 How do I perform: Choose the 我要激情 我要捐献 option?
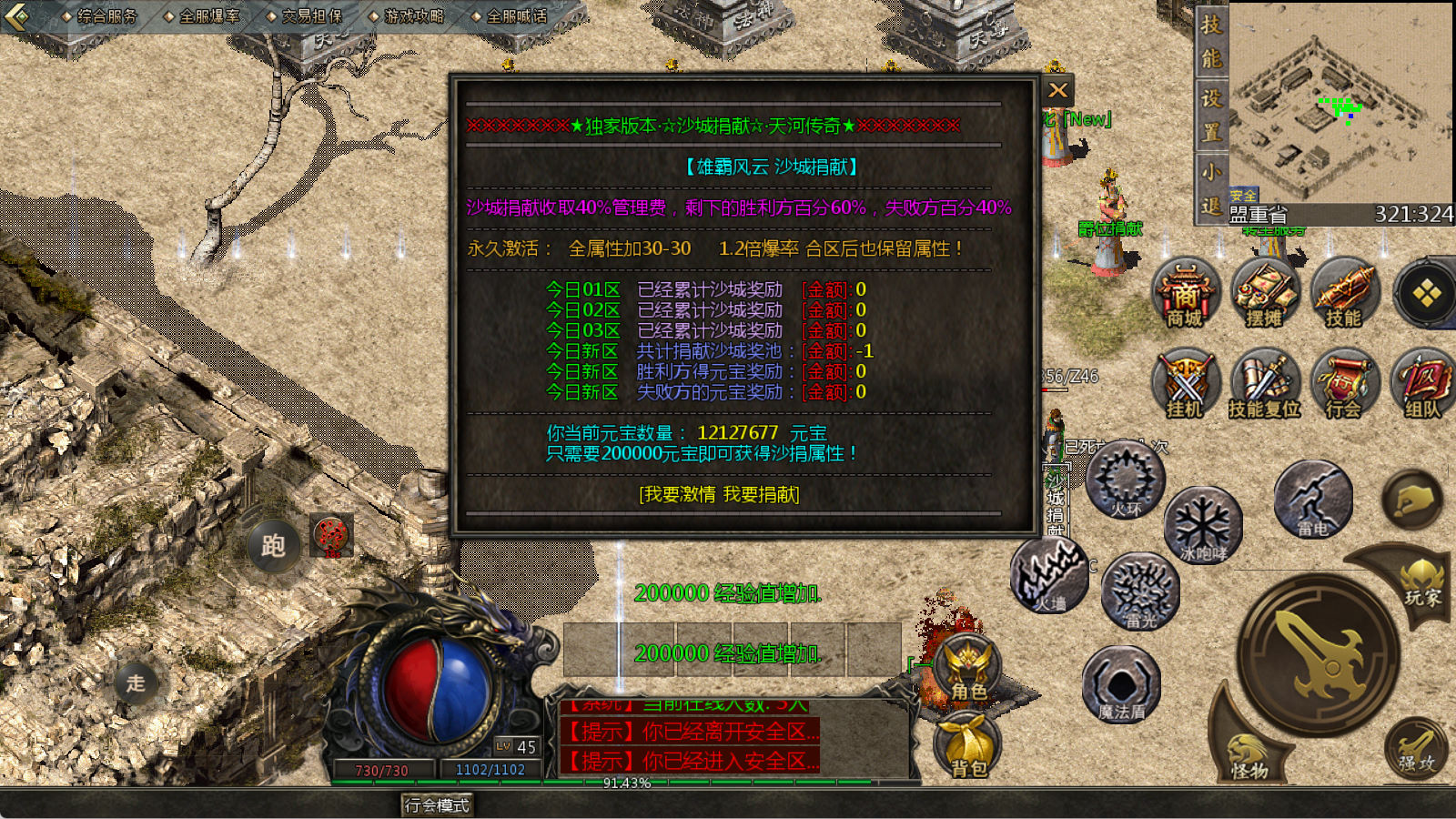(719, 494)
